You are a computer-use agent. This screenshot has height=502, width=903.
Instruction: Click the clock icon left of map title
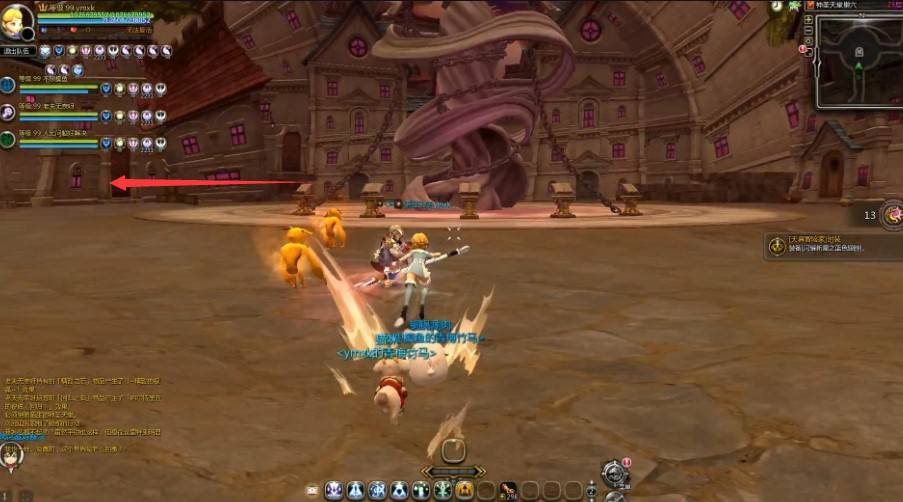777,6
